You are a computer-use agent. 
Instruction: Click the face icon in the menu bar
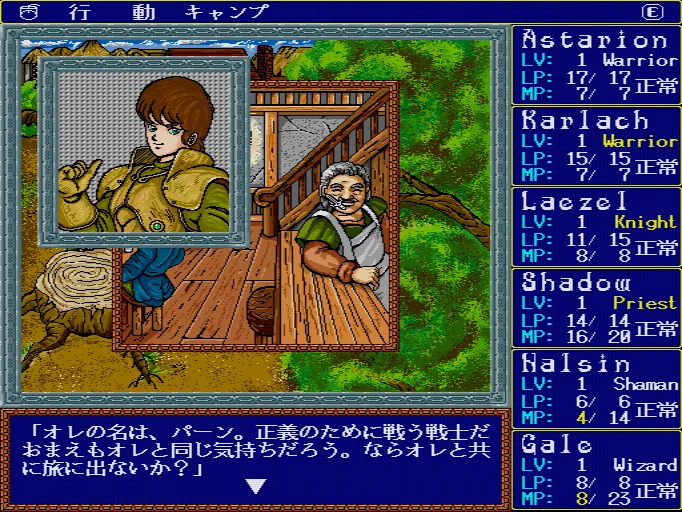(x=27, y=12)
